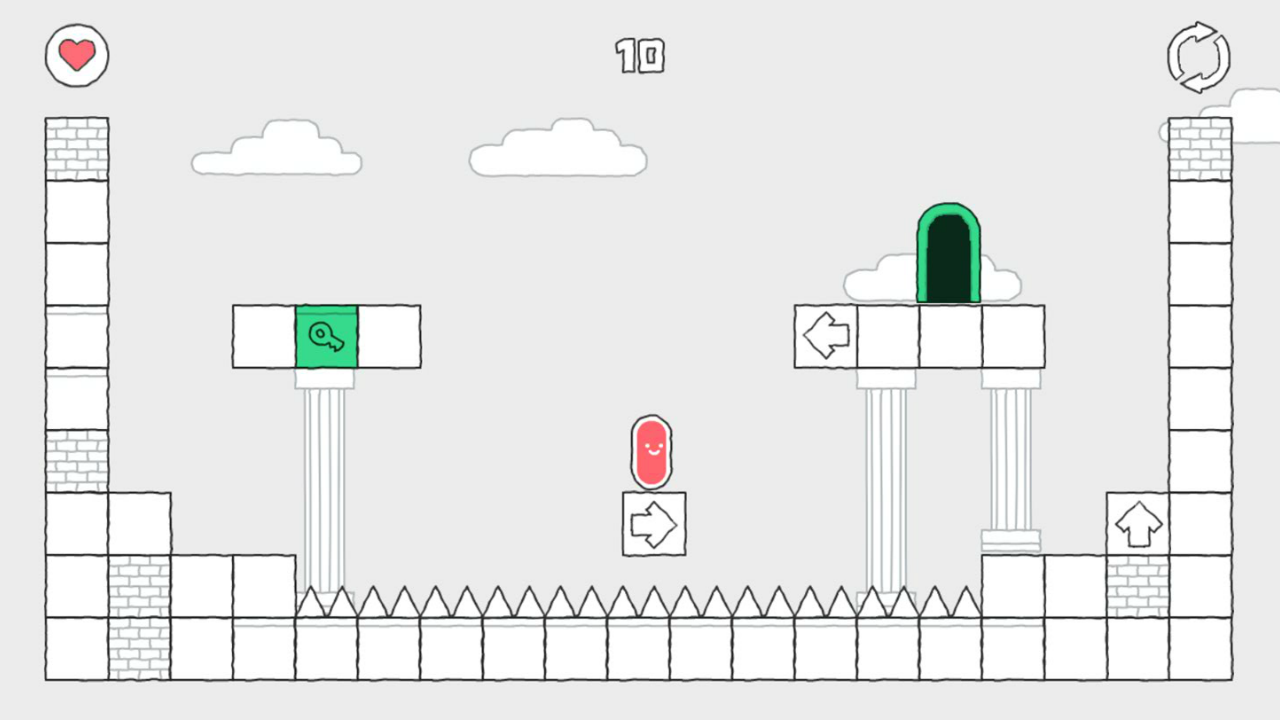Click the right arrow block below the player

click(x=652, y=524)
